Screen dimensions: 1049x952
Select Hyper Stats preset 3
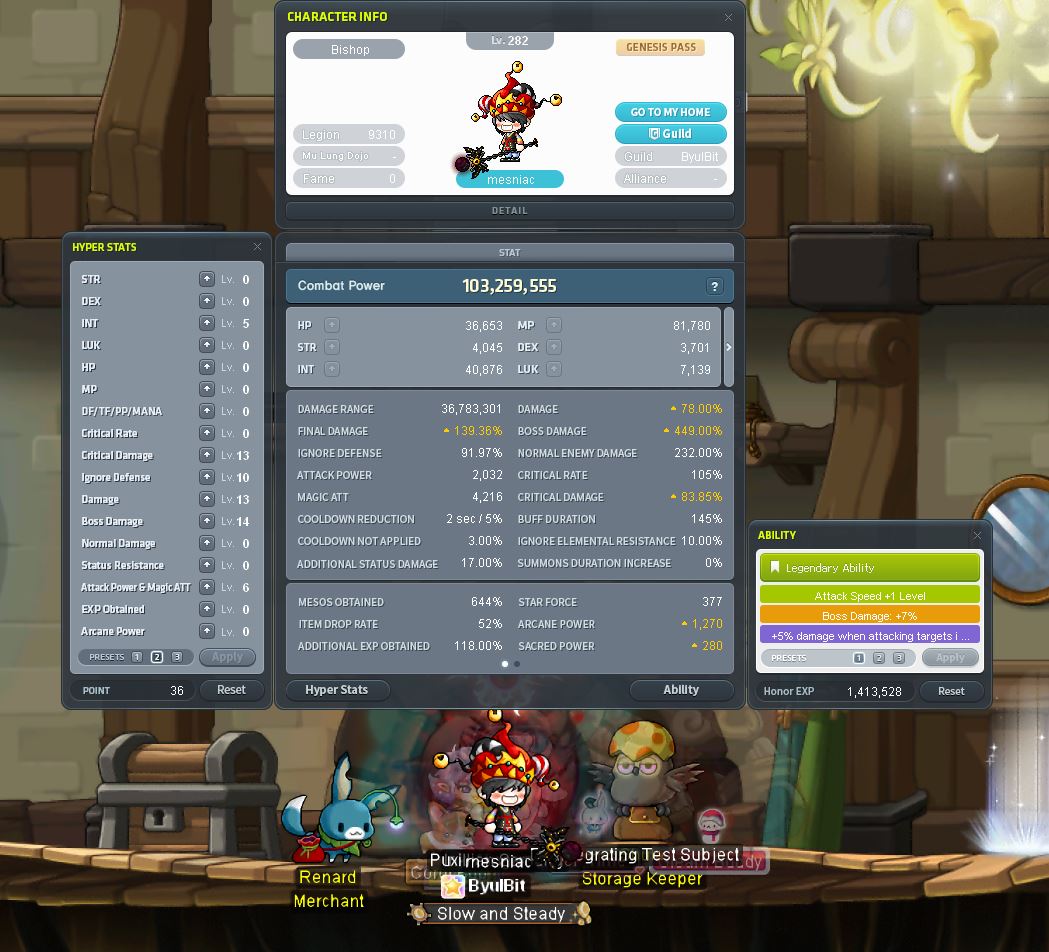tap(177, 657)
